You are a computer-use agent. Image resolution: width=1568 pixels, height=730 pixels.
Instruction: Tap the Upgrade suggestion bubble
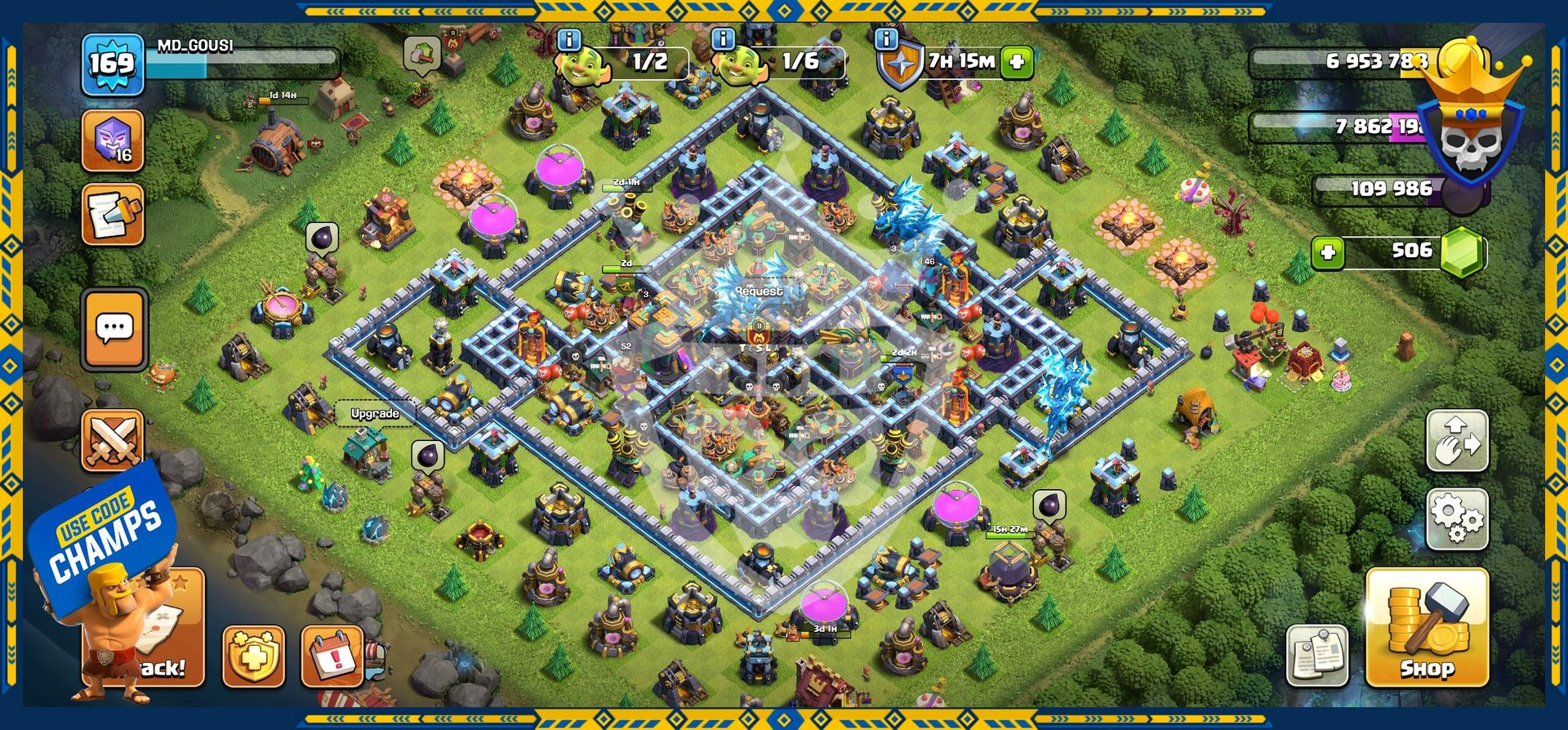[375, 414]
